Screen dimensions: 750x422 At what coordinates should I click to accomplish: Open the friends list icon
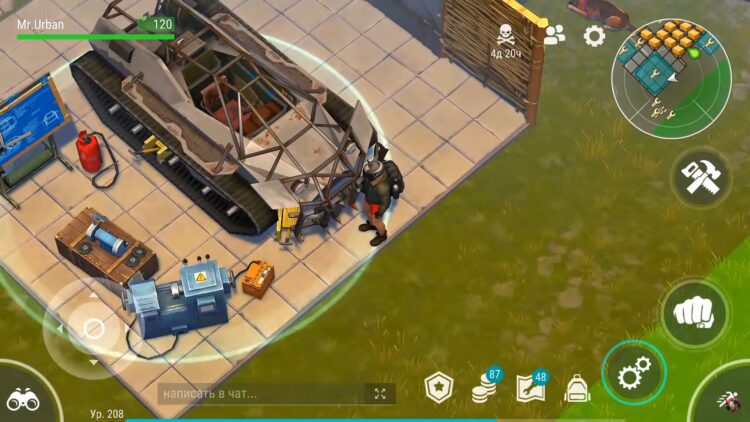click(554, 35)
